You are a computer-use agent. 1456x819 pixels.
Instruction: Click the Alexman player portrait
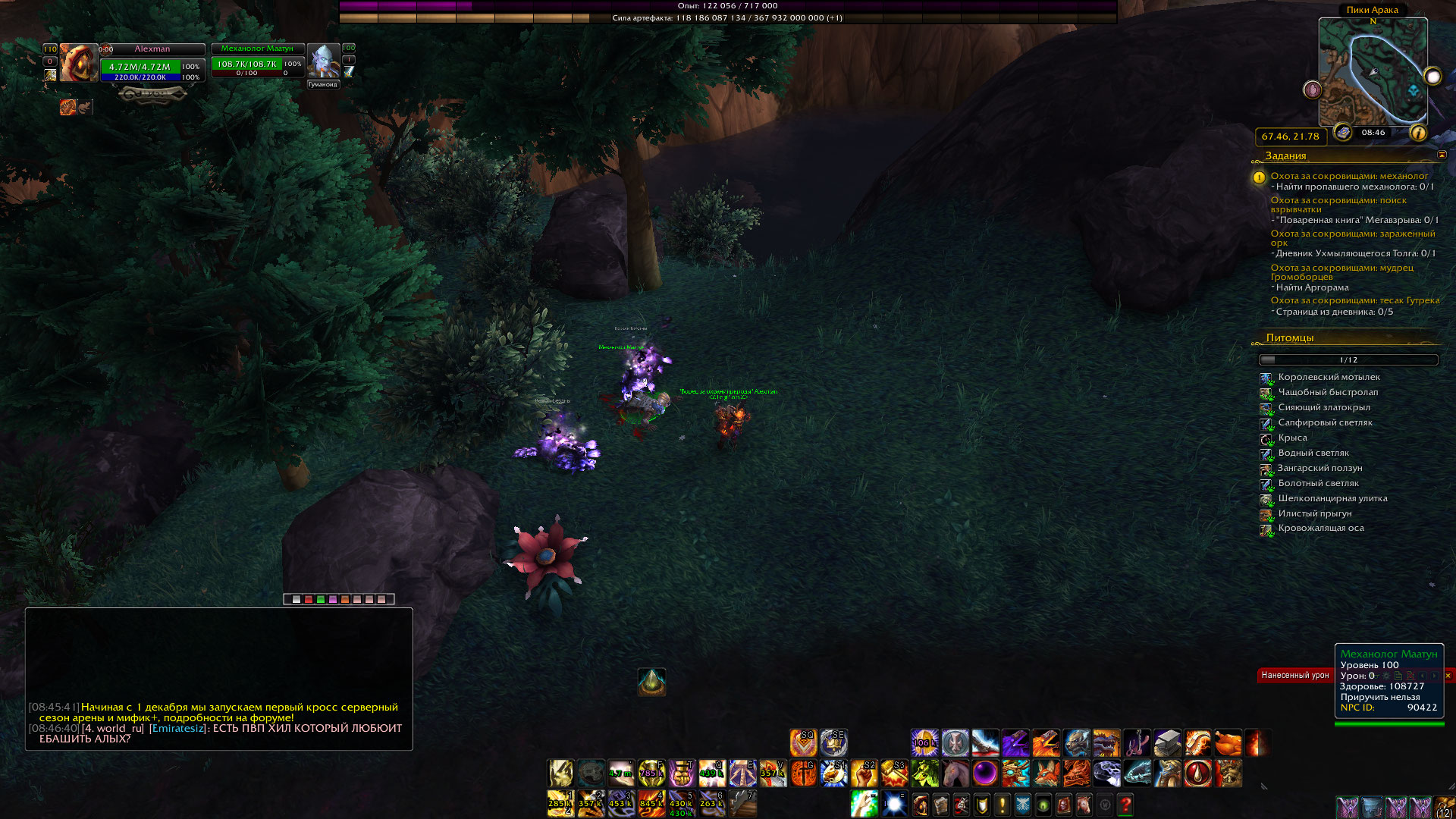pyautogui.click(x=79, y=63)
